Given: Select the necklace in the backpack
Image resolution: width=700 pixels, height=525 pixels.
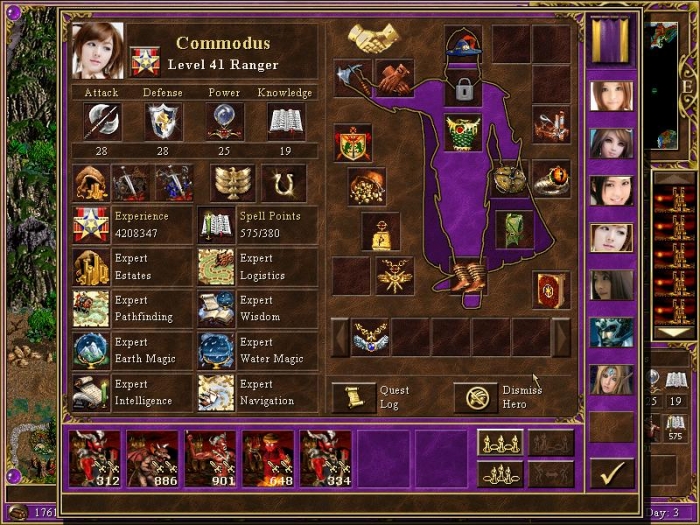Looking at the screenshot, I should (370, 338).
